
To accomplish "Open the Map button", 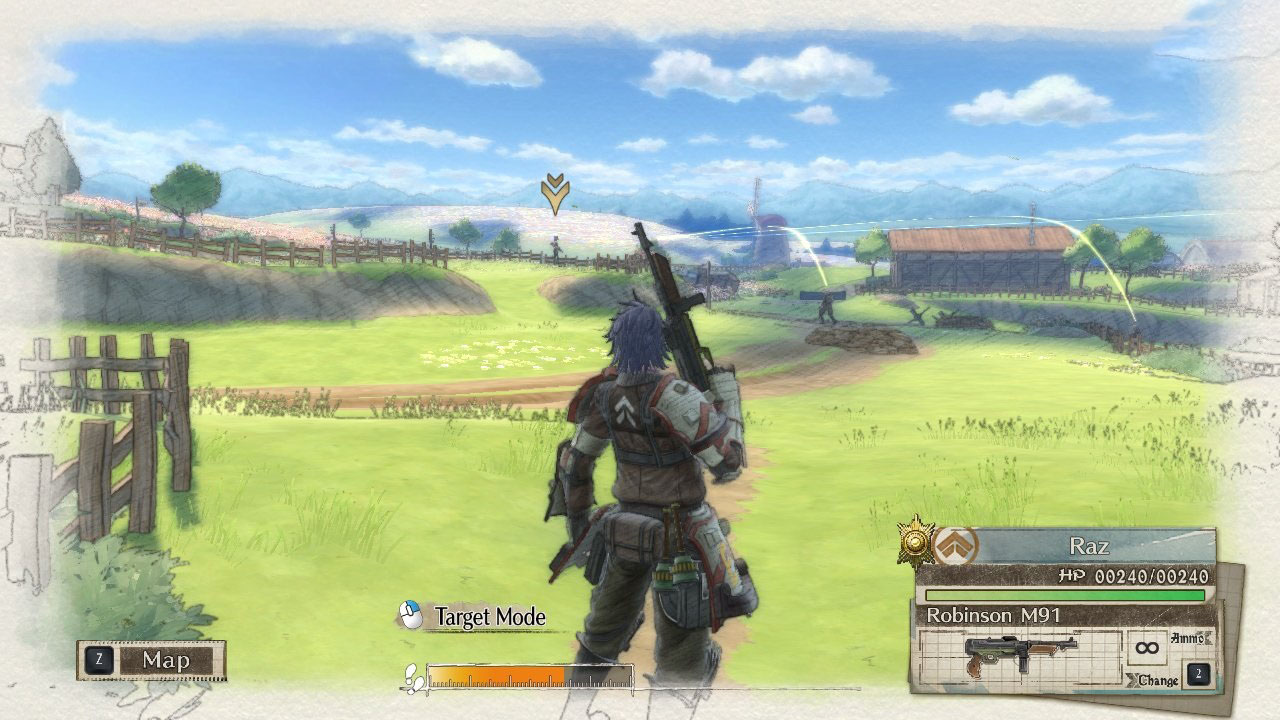I will [x=152, y=660].
